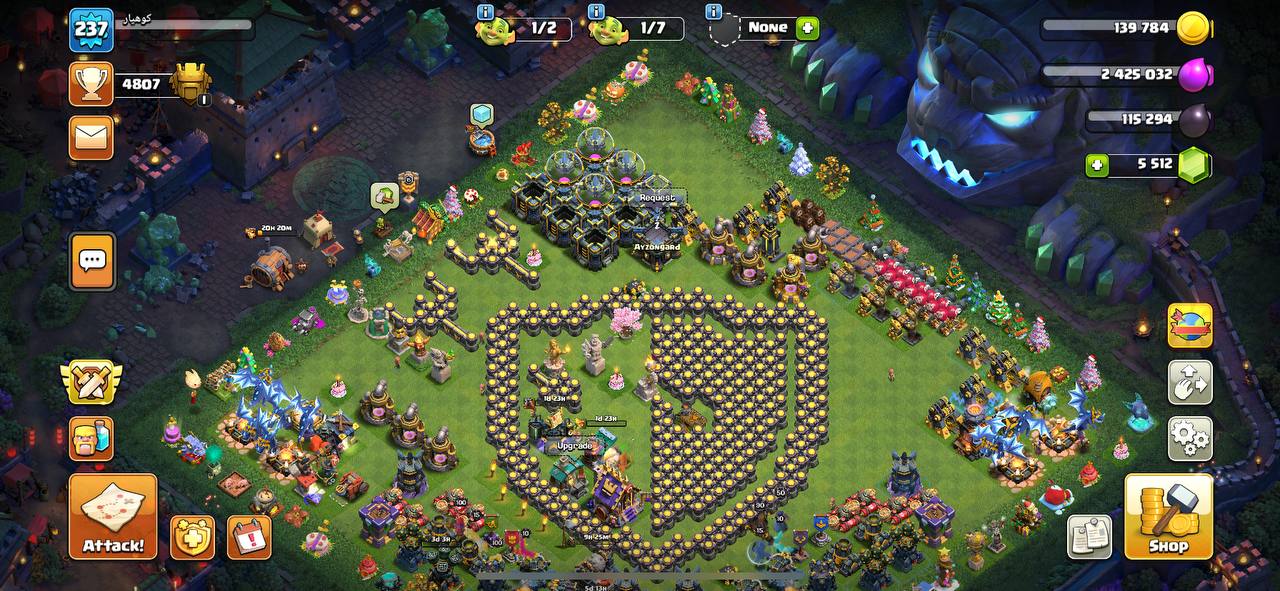The image size is (1280, 591).
Task: Open the mail envelope inbox
Action: 91,138
